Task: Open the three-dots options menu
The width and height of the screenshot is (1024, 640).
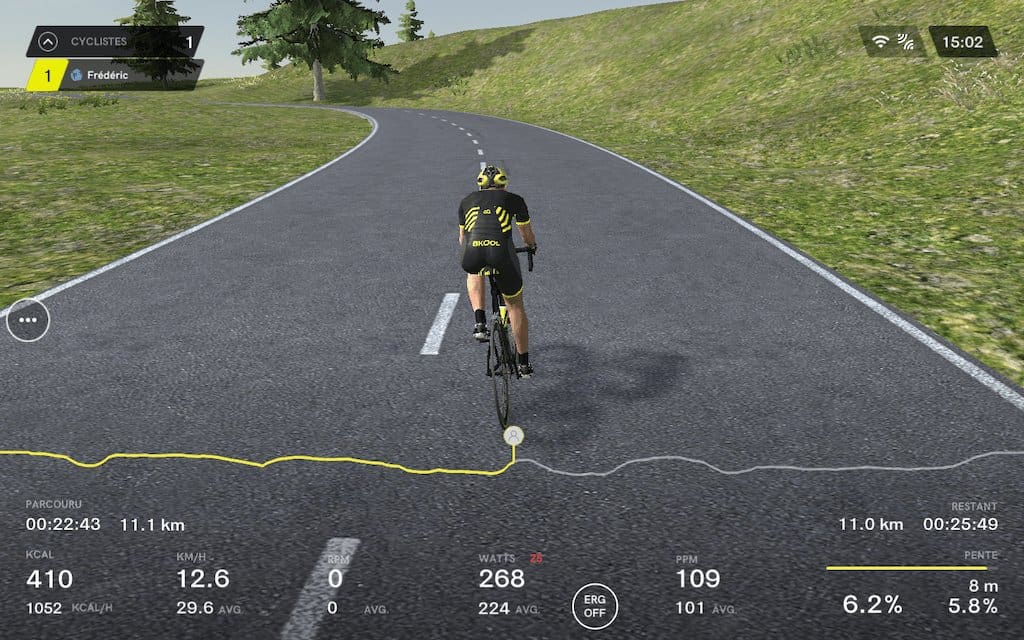Action: coord(28,320)
